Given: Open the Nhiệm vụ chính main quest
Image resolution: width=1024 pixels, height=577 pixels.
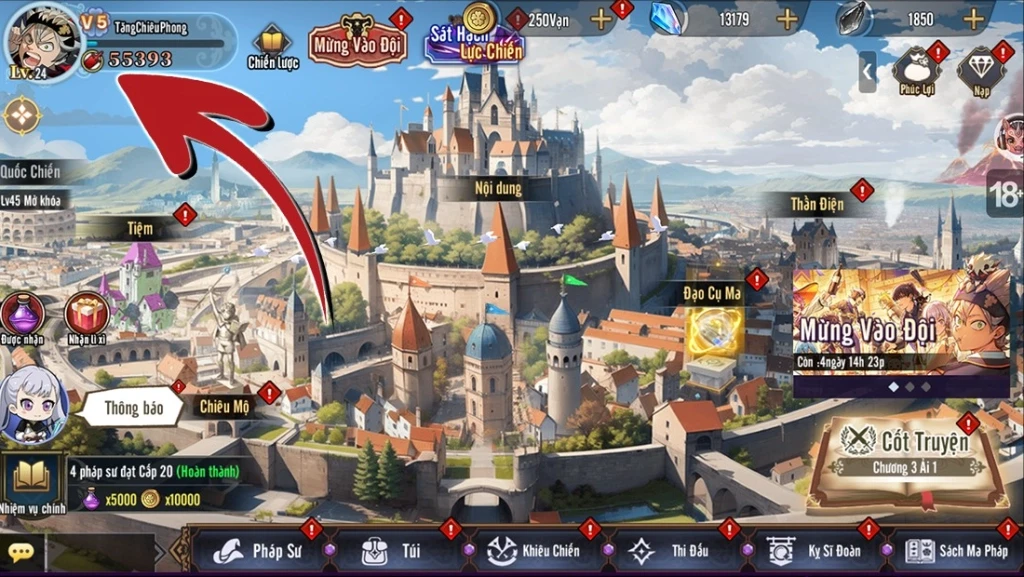Looking at the screenshot, I should 32,482.
